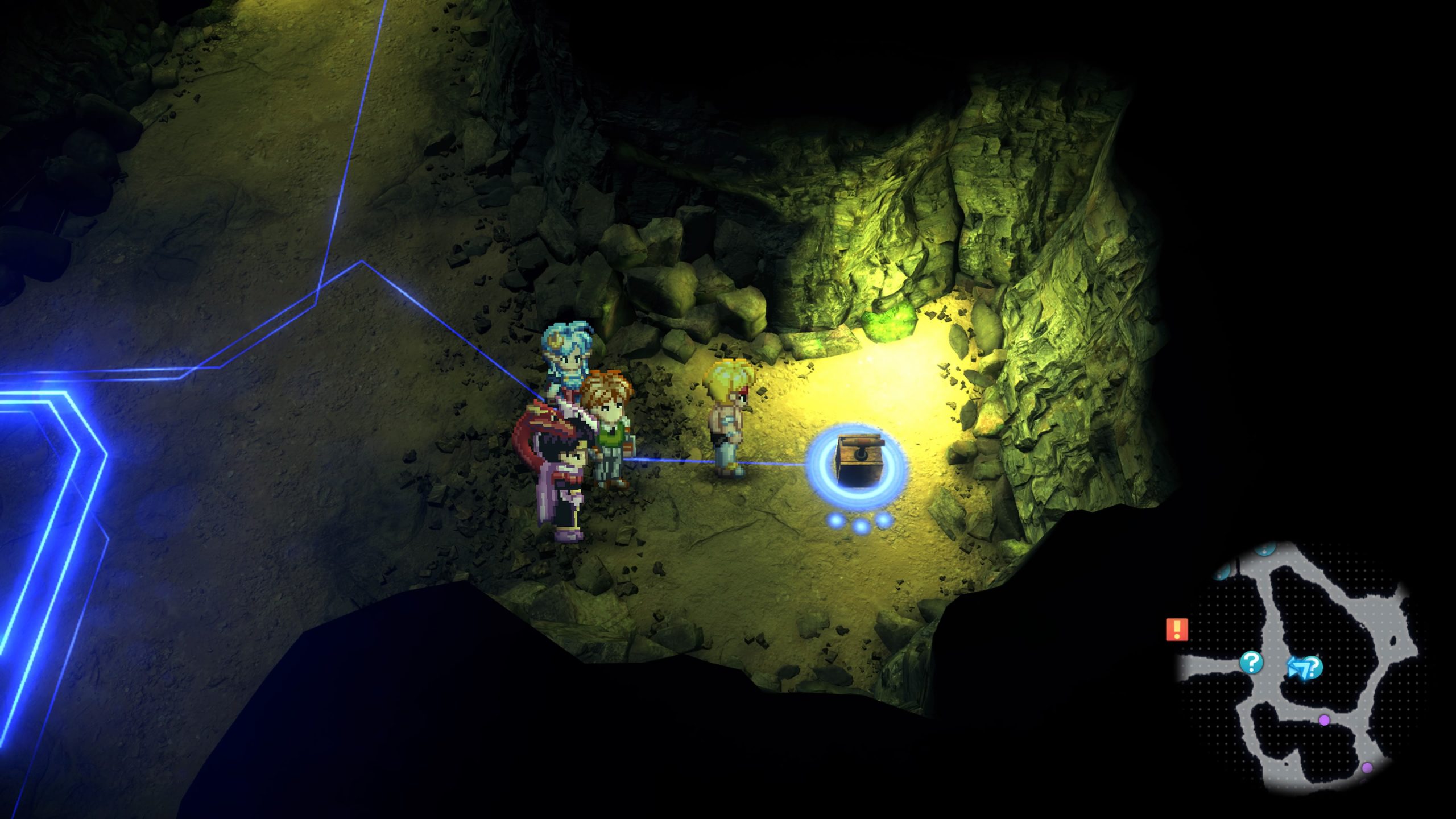Select the highlighted treasure chest with blue ring
Viewport: 1456px width, 819px height.
[858, 461]
